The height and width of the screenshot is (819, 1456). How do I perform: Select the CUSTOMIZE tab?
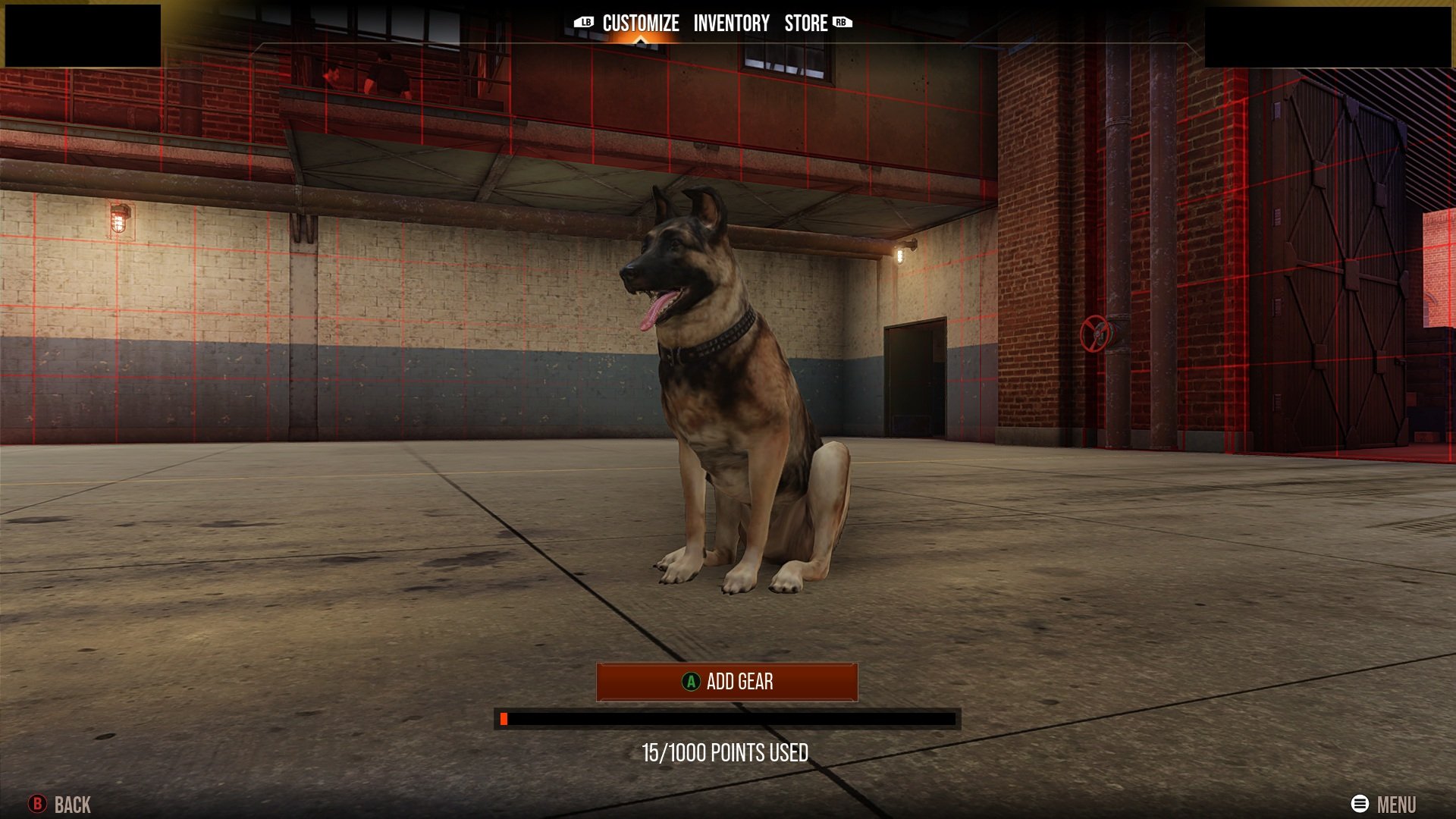click(639, 23)
